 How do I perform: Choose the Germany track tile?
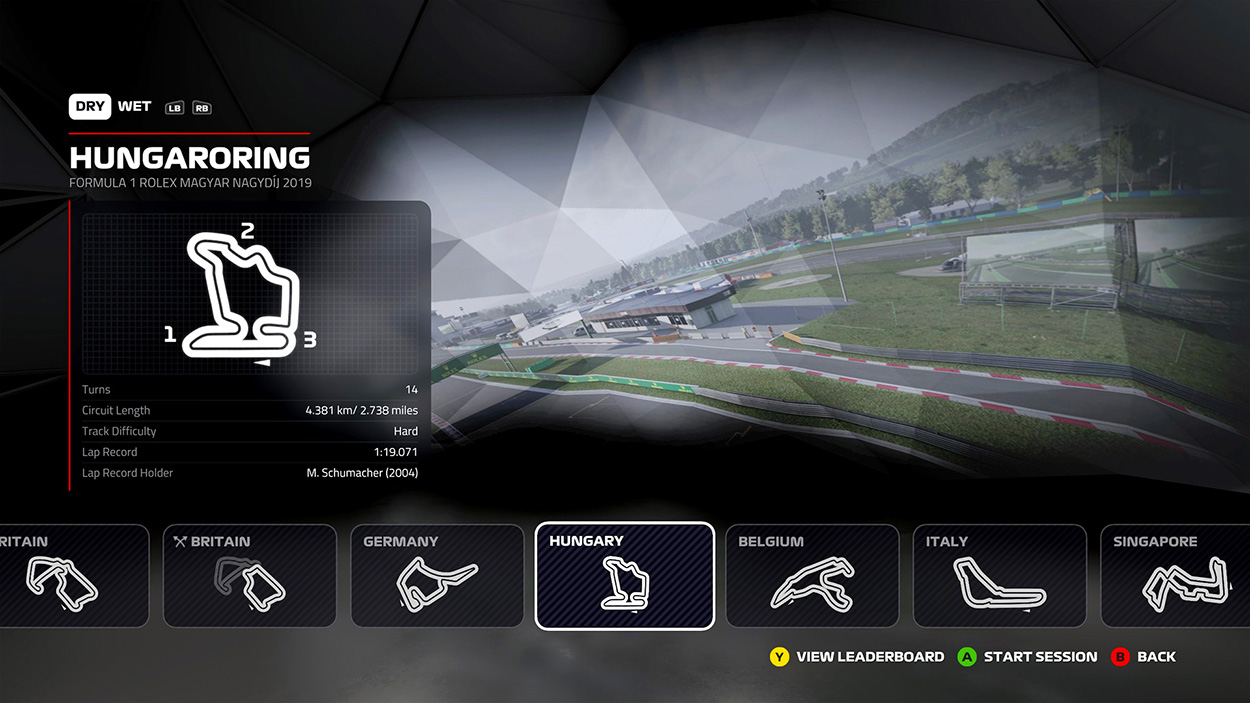(437, 576)
